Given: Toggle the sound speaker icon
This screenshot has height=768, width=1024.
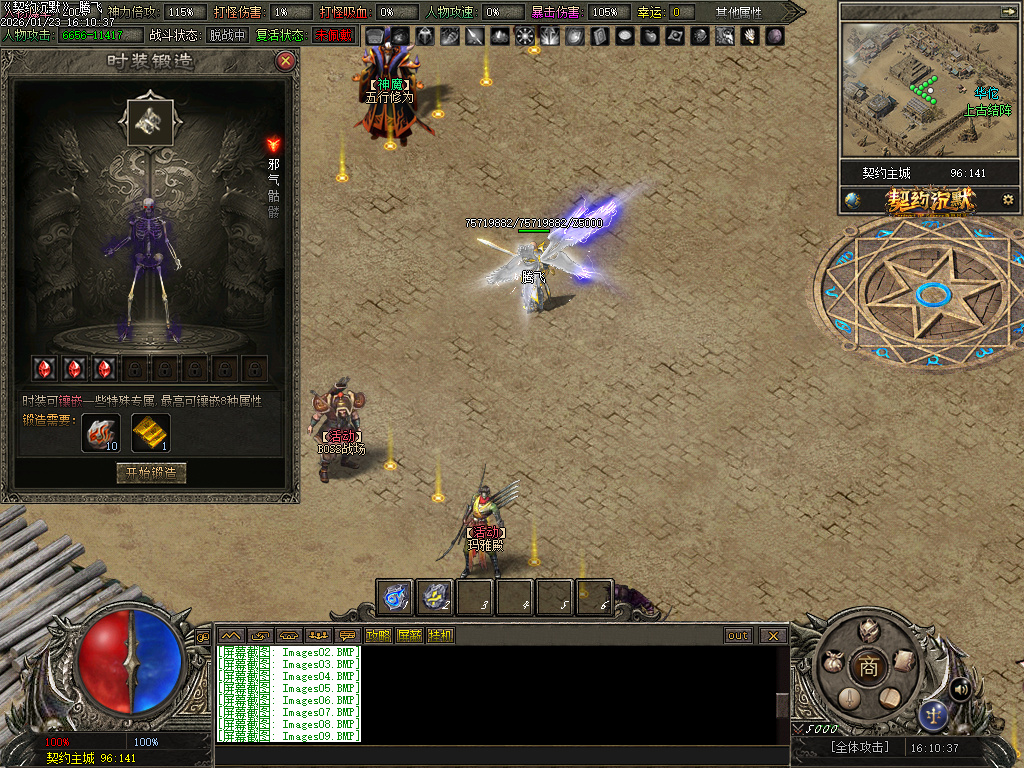Looking at the screenshot, I should click(x=960, y=688).
